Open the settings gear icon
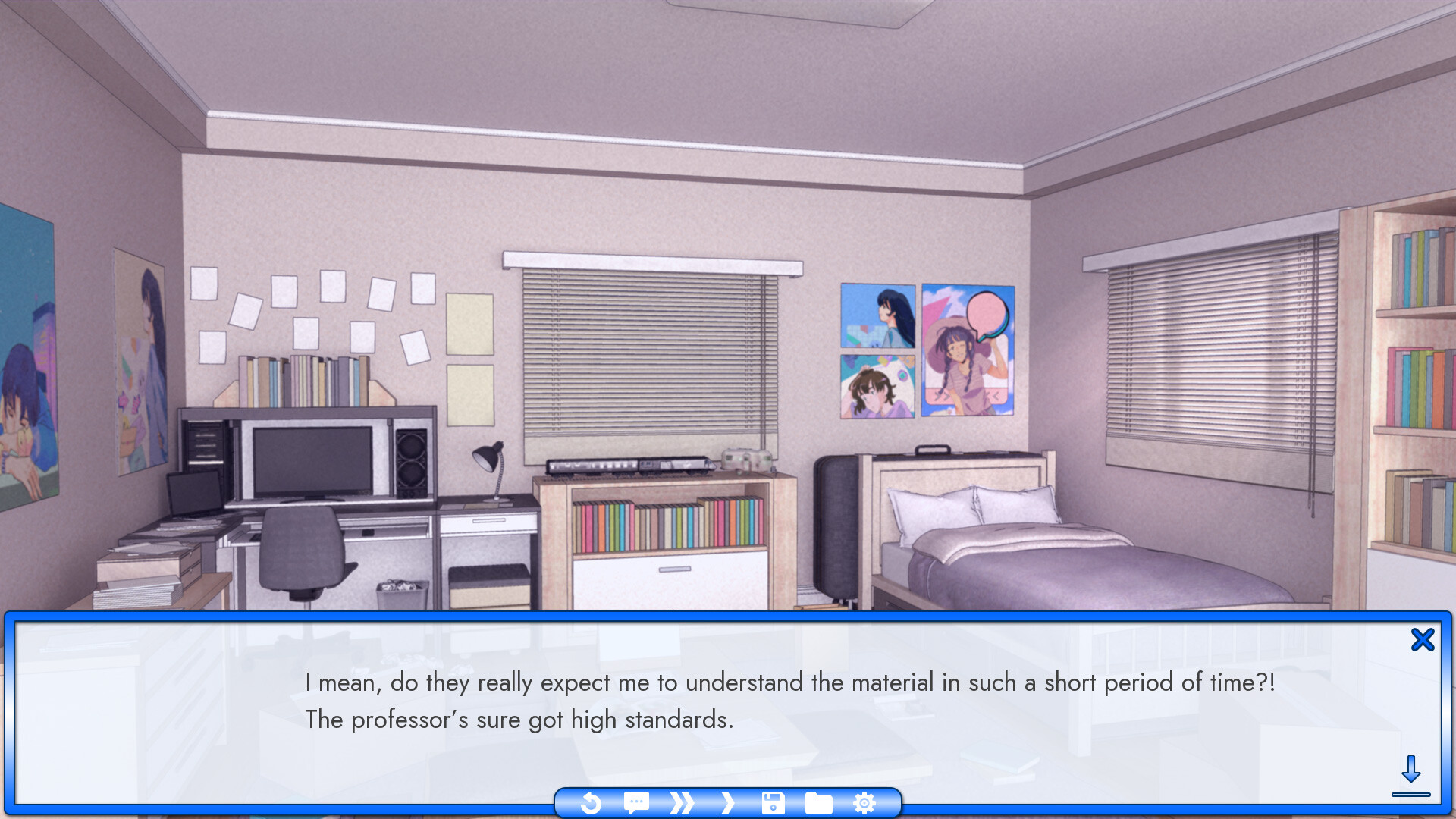Image resolution: width=1456 pixels, height=819 pixels. [x=863, y=802]
